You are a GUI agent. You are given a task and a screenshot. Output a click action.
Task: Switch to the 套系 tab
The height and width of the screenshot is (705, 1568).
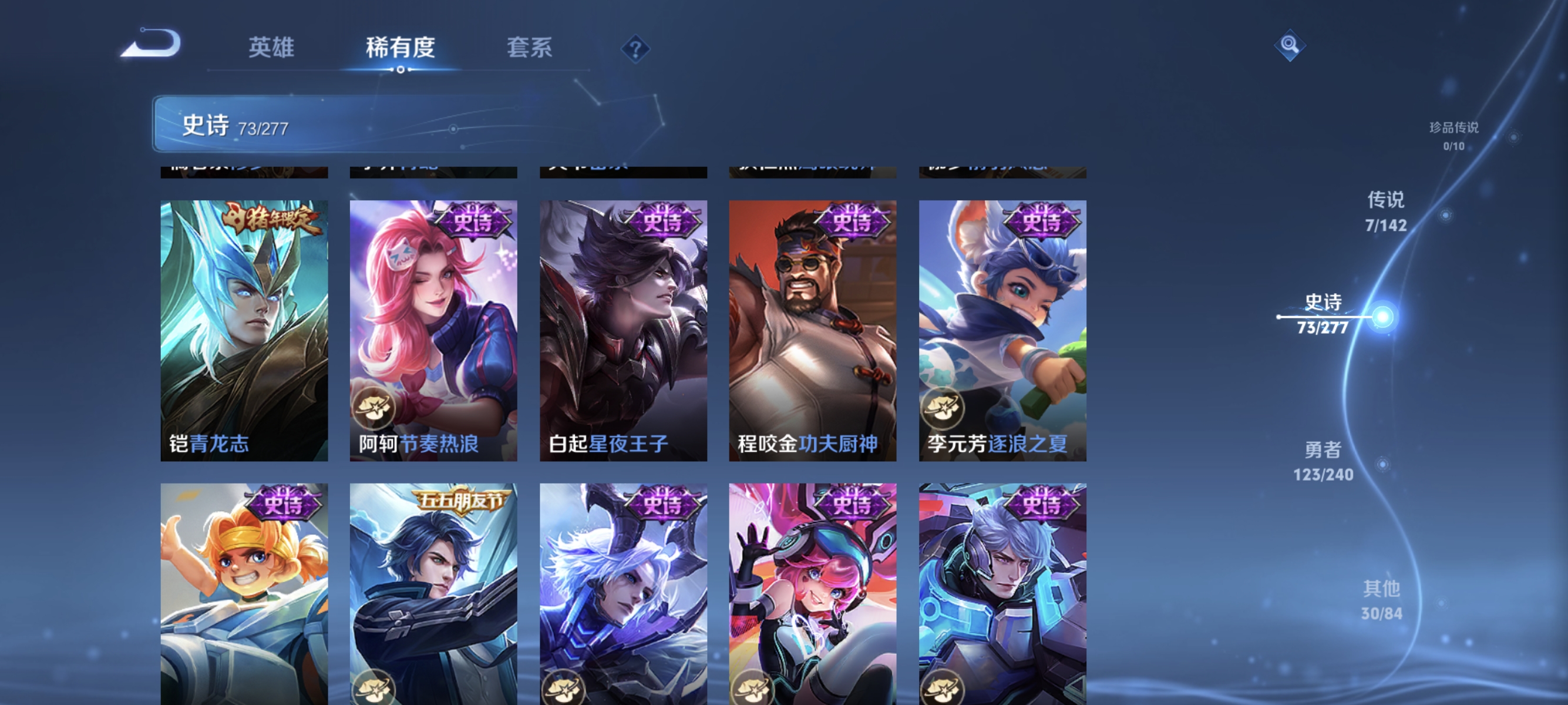point(531,48)
